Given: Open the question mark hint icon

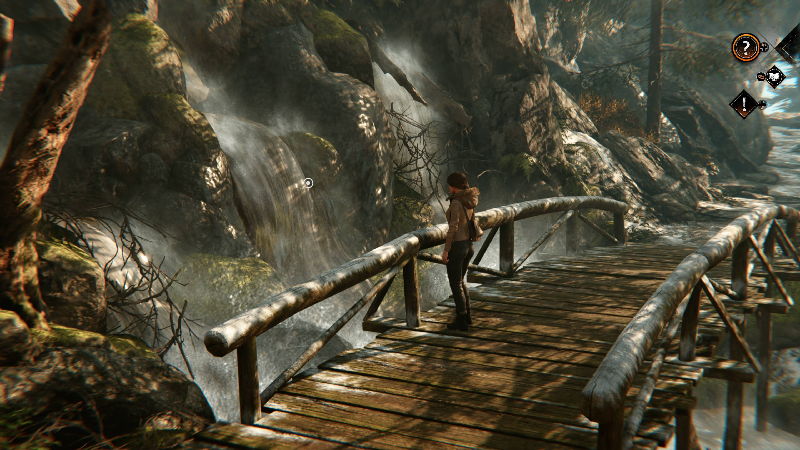Looking at the screenshot, I should pyautogui.click(x=744, y=46).
